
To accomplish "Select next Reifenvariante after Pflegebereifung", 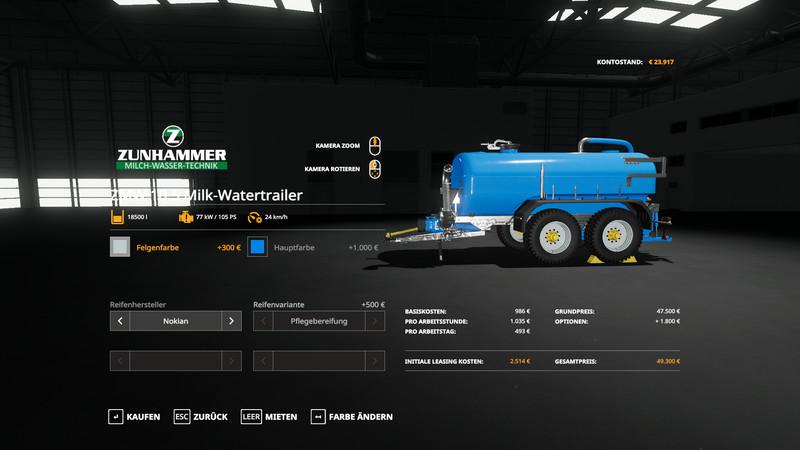I will coord(375,321).
